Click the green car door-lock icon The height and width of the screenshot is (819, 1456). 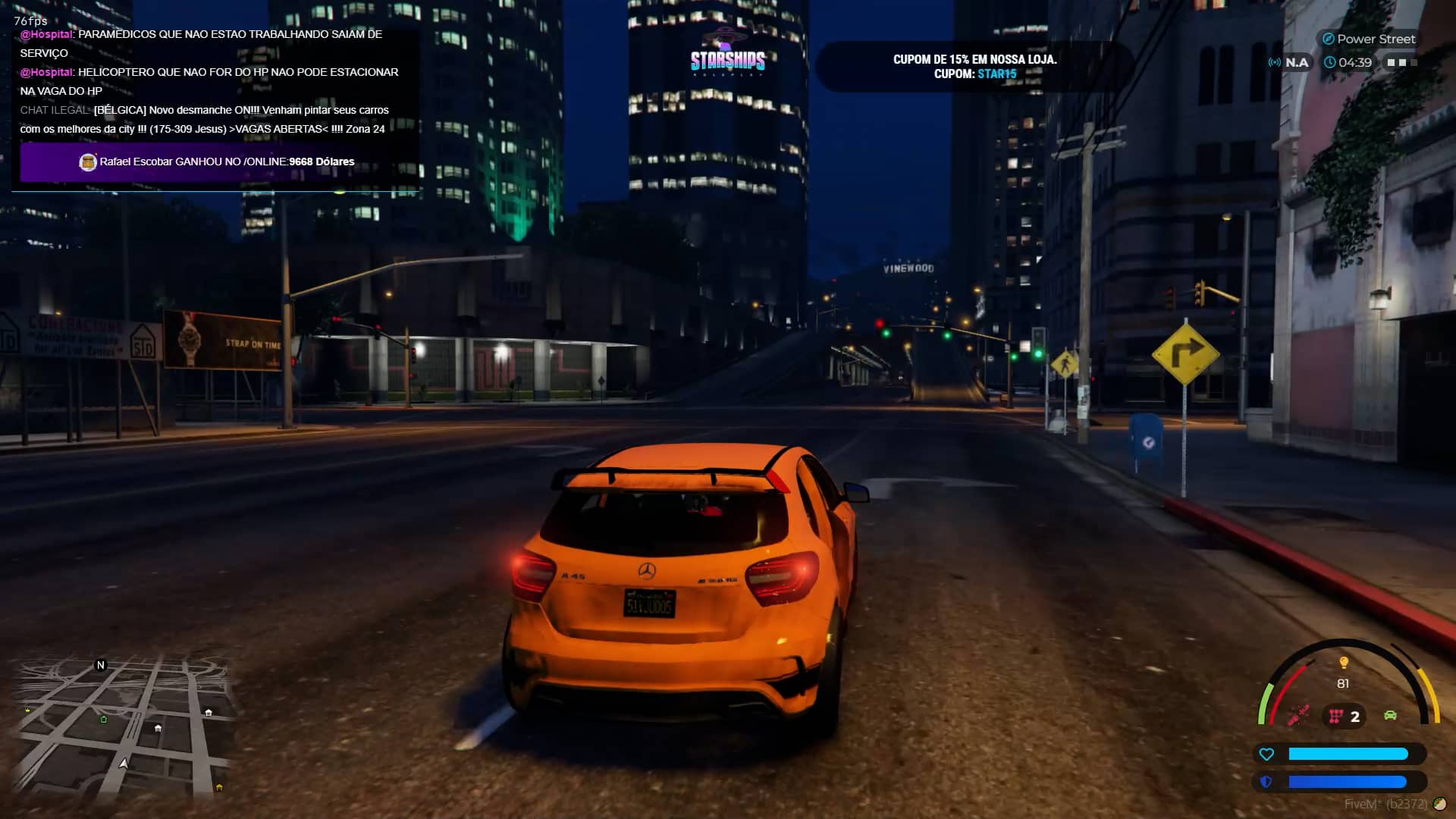click(x=1390, y=715)
